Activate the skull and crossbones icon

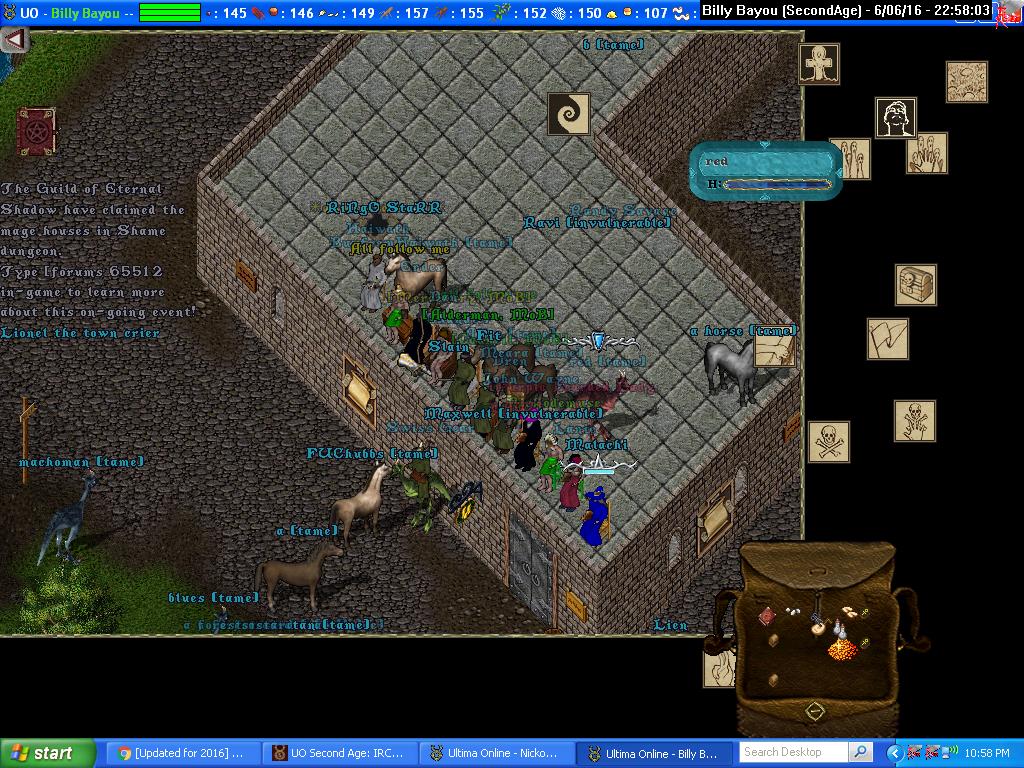(x=828, y=441)
